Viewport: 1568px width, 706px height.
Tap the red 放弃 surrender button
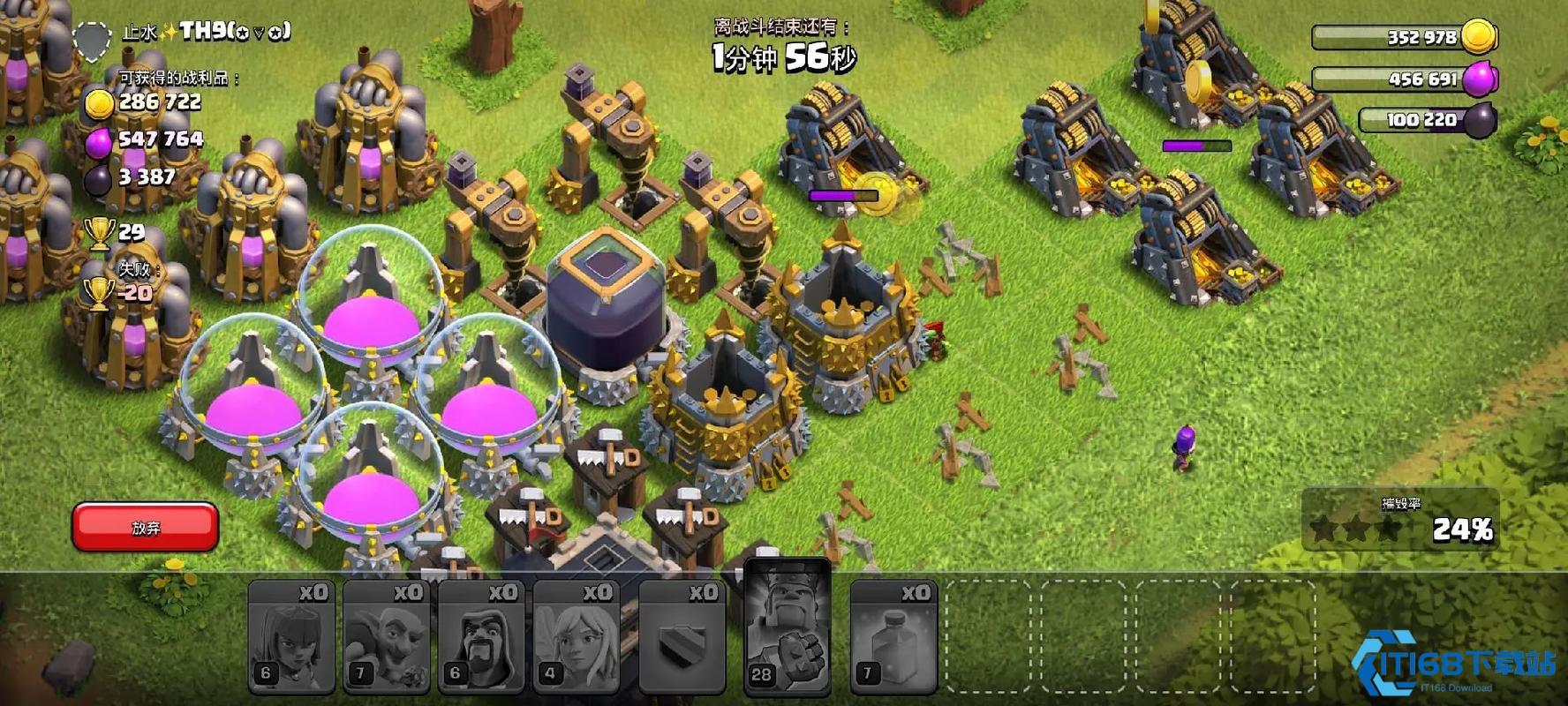pos(145,527)
